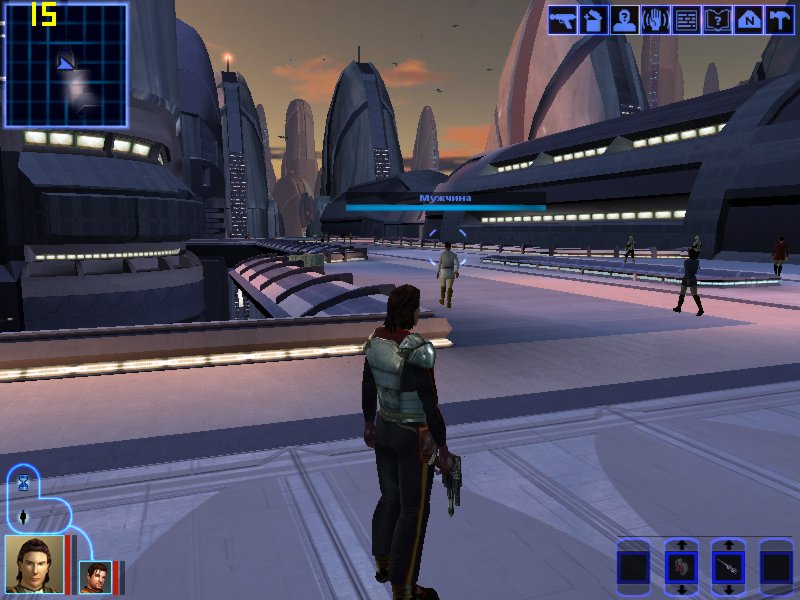The image size is (800, 600).
Task: Open the equipment screen with the blaster icon
Action: [563, 20]
